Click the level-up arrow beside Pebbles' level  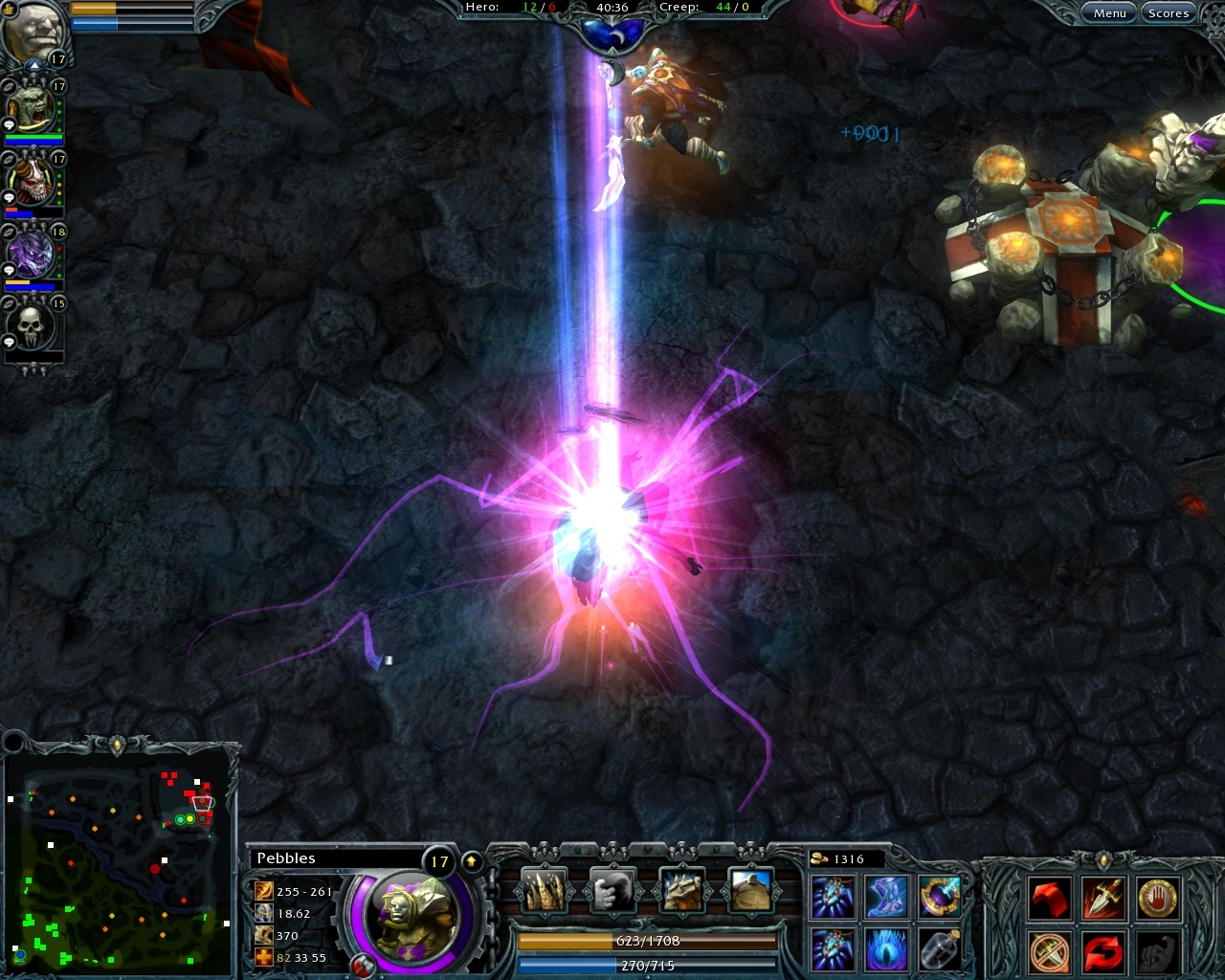click(x=471, y=858)
